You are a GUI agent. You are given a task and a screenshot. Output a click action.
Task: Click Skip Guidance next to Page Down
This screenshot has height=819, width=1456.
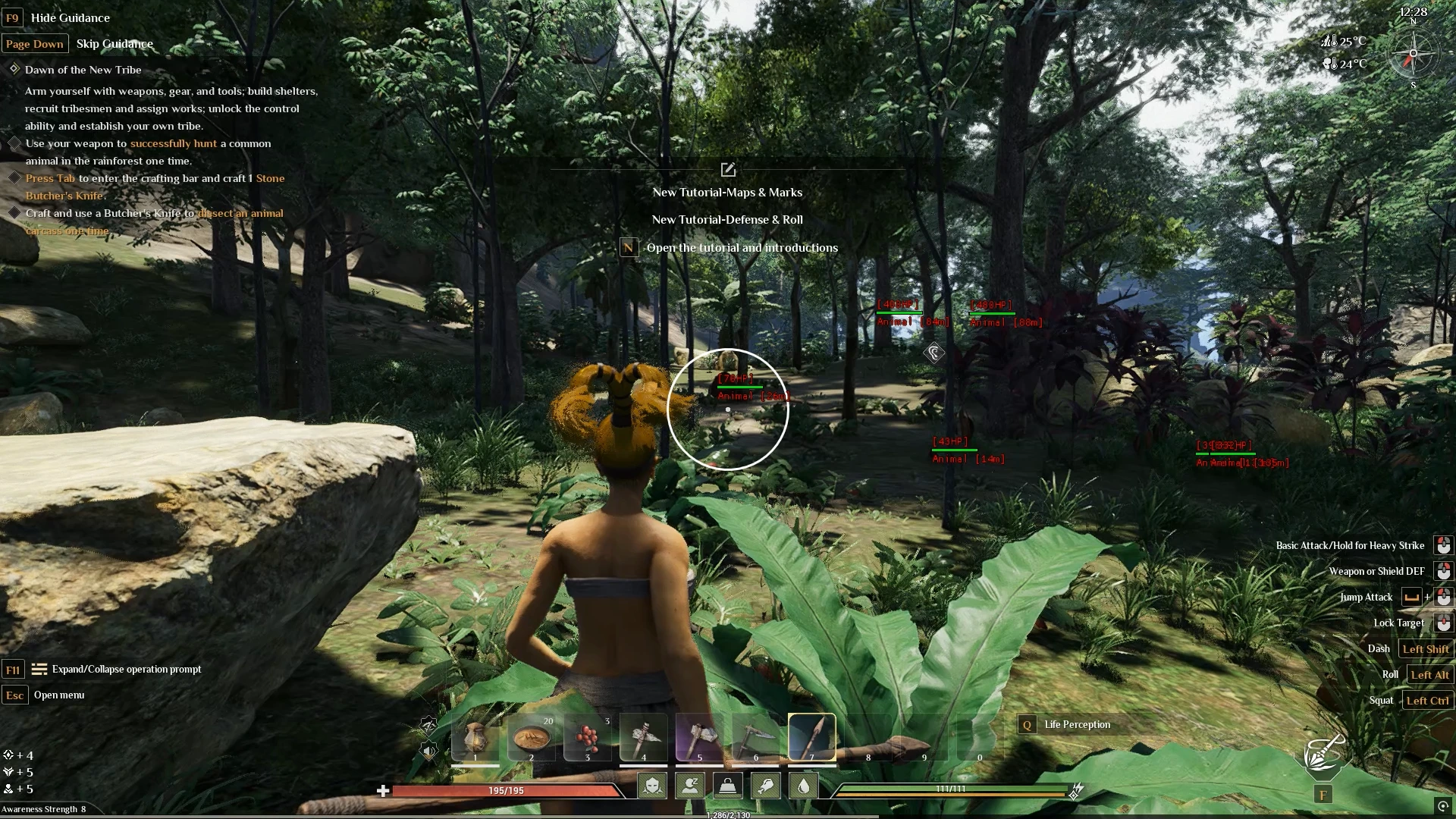click(x=115, y=43)
